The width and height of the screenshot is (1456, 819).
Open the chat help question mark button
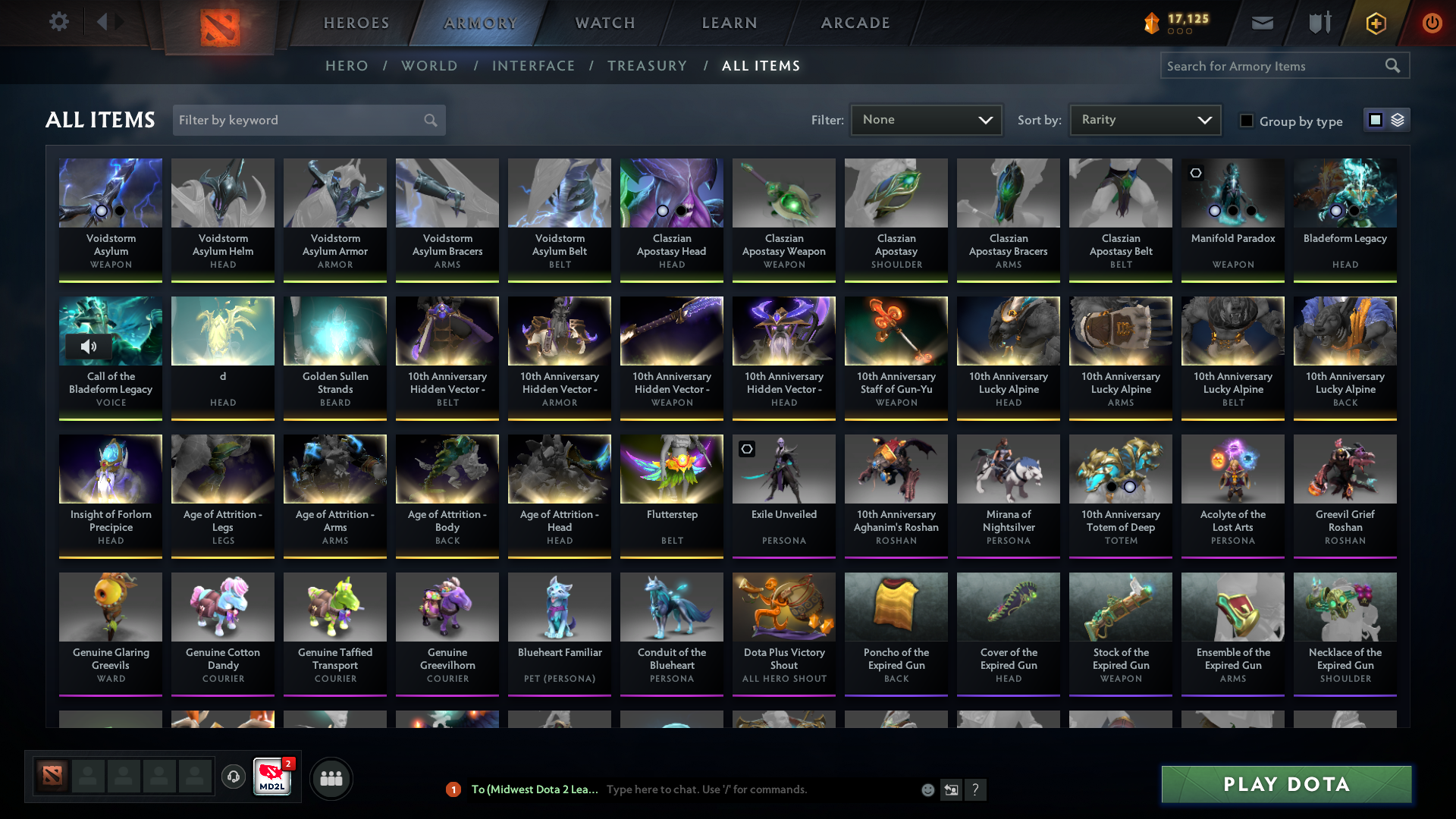[976, 789]
